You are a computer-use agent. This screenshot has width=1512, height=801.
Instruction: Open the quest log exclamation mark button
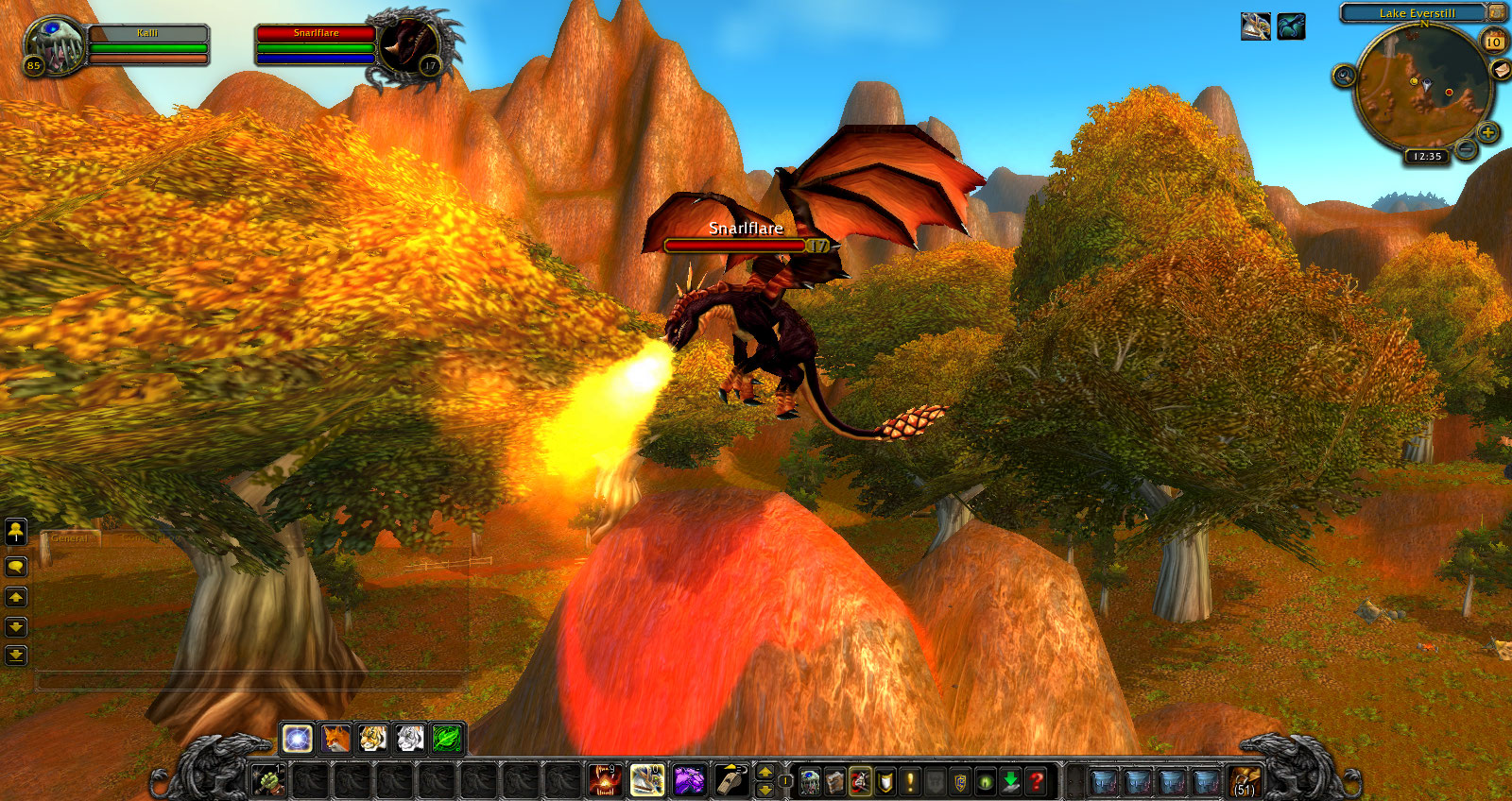[x=910, y=781]
